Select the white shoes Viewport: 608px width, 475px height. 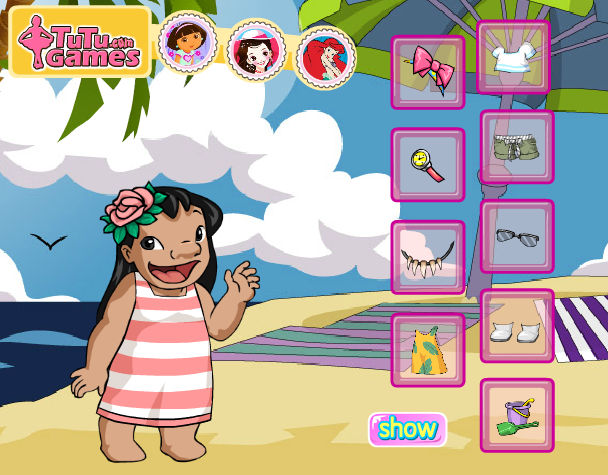516,326
